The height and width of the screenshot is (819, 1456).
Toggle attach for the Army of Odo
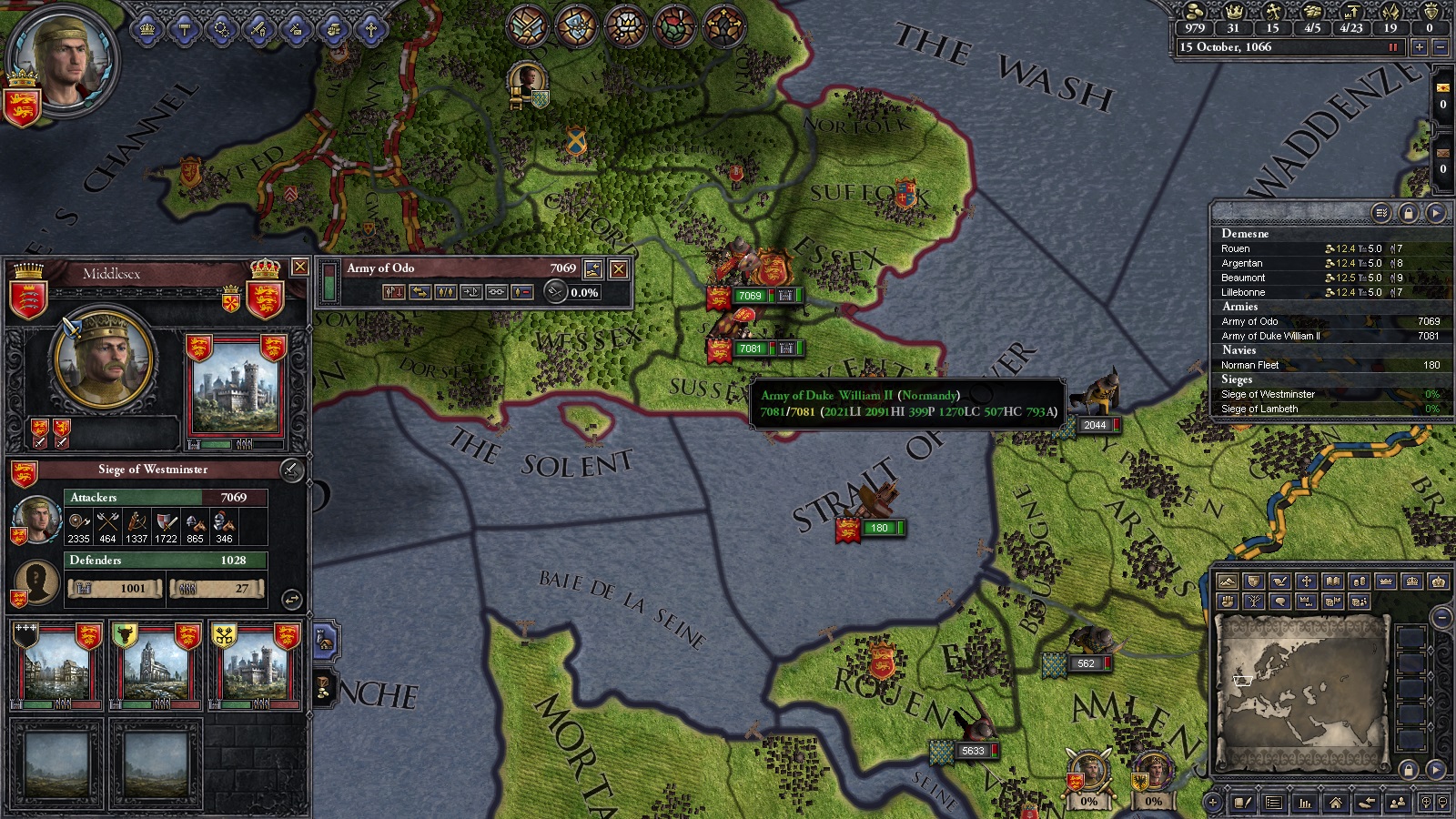[x=495, y=292]
